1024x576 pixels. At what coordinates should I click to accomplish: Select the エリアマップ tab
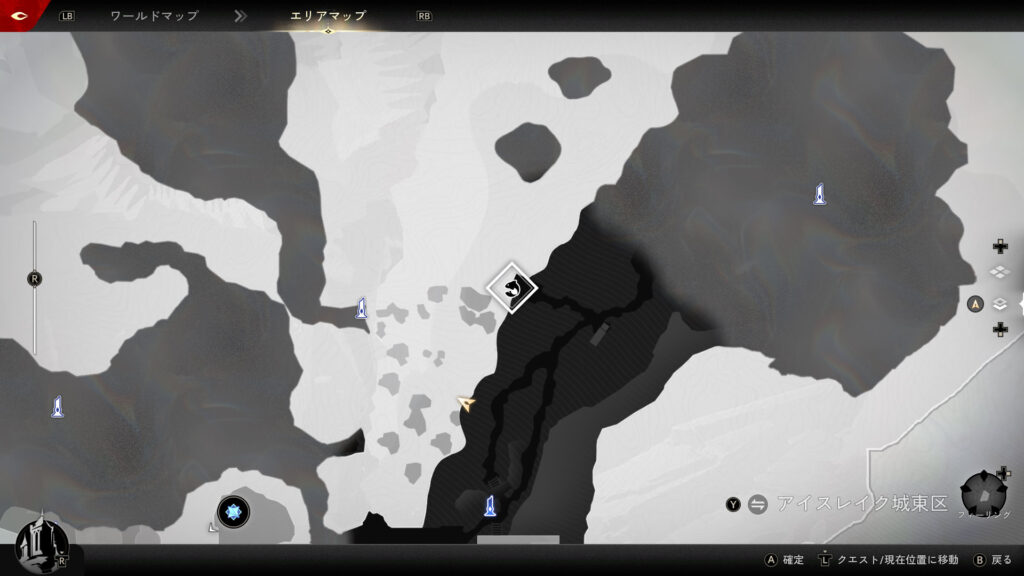(x=328, y=16)
